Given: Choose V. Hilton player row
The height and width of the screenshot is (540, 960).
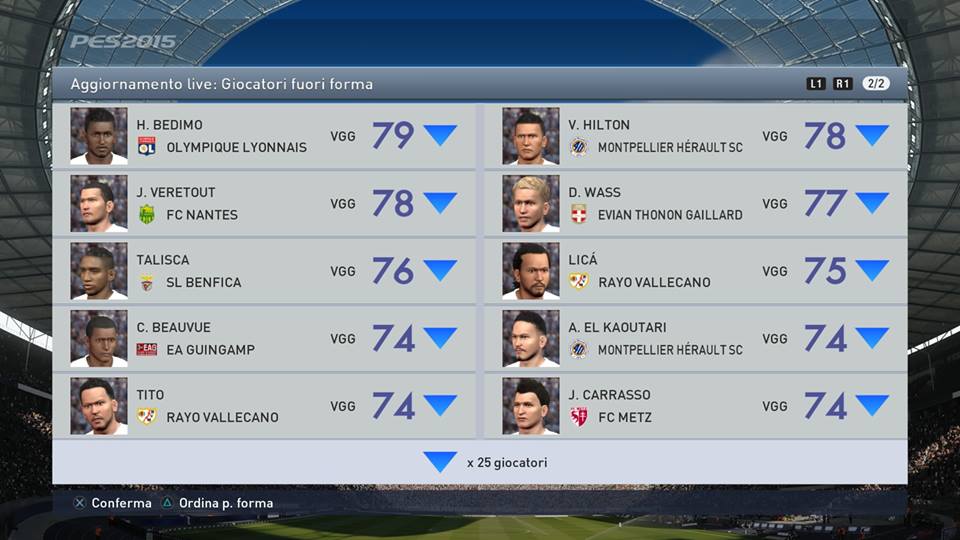Looking at the screenshot, I should click(696, 136).
